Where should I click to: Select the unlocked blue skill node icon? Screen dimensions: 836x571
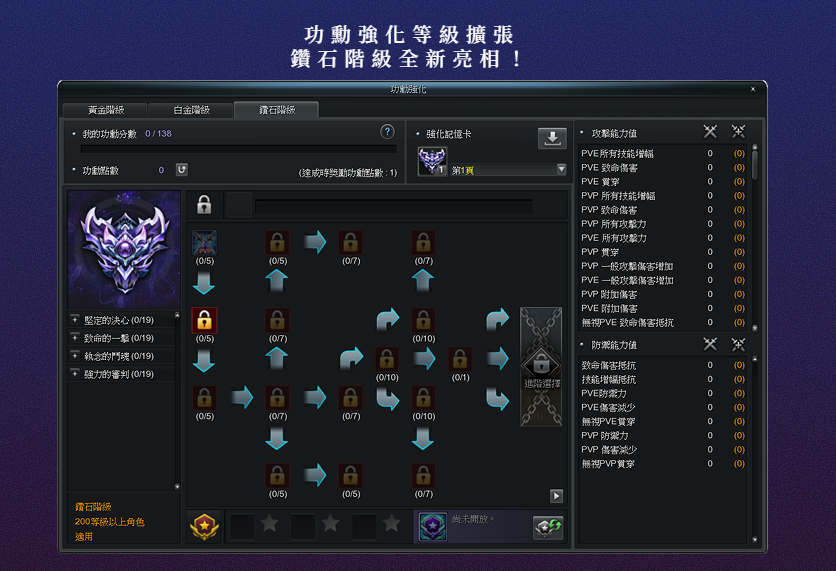tap(204, 243)
